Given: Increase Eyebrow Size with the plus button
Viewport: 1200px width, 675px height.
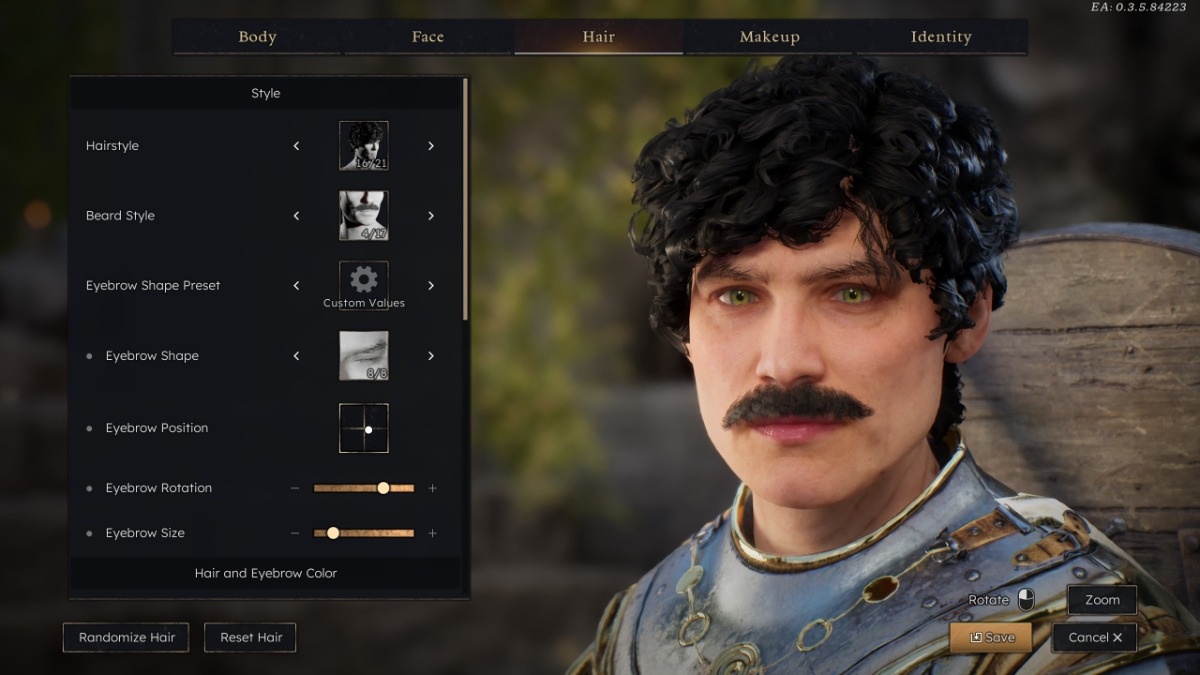Looking at the screenshot, I should point(432,533).
